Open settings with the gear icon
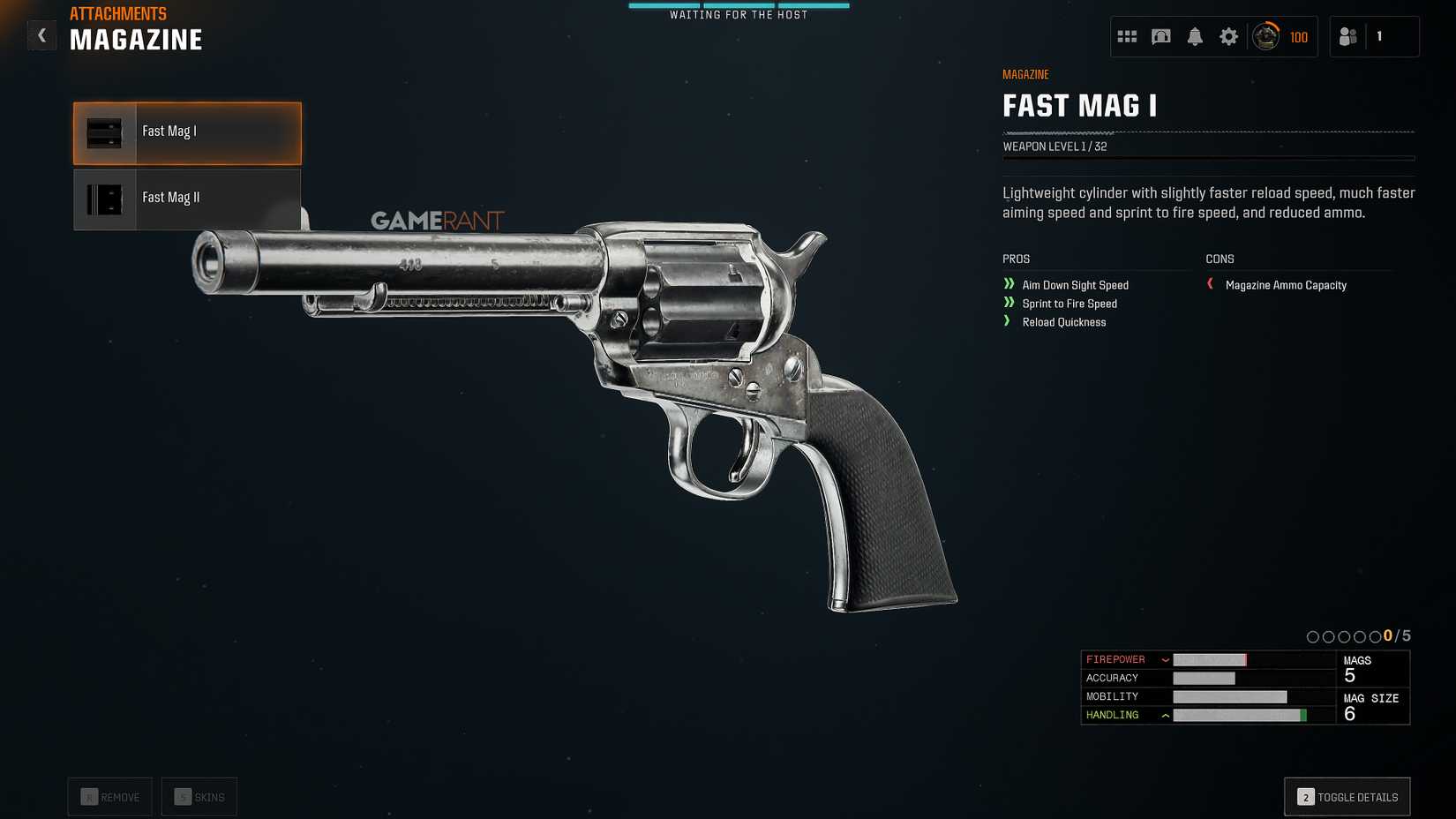 [x=1228, y=36]
